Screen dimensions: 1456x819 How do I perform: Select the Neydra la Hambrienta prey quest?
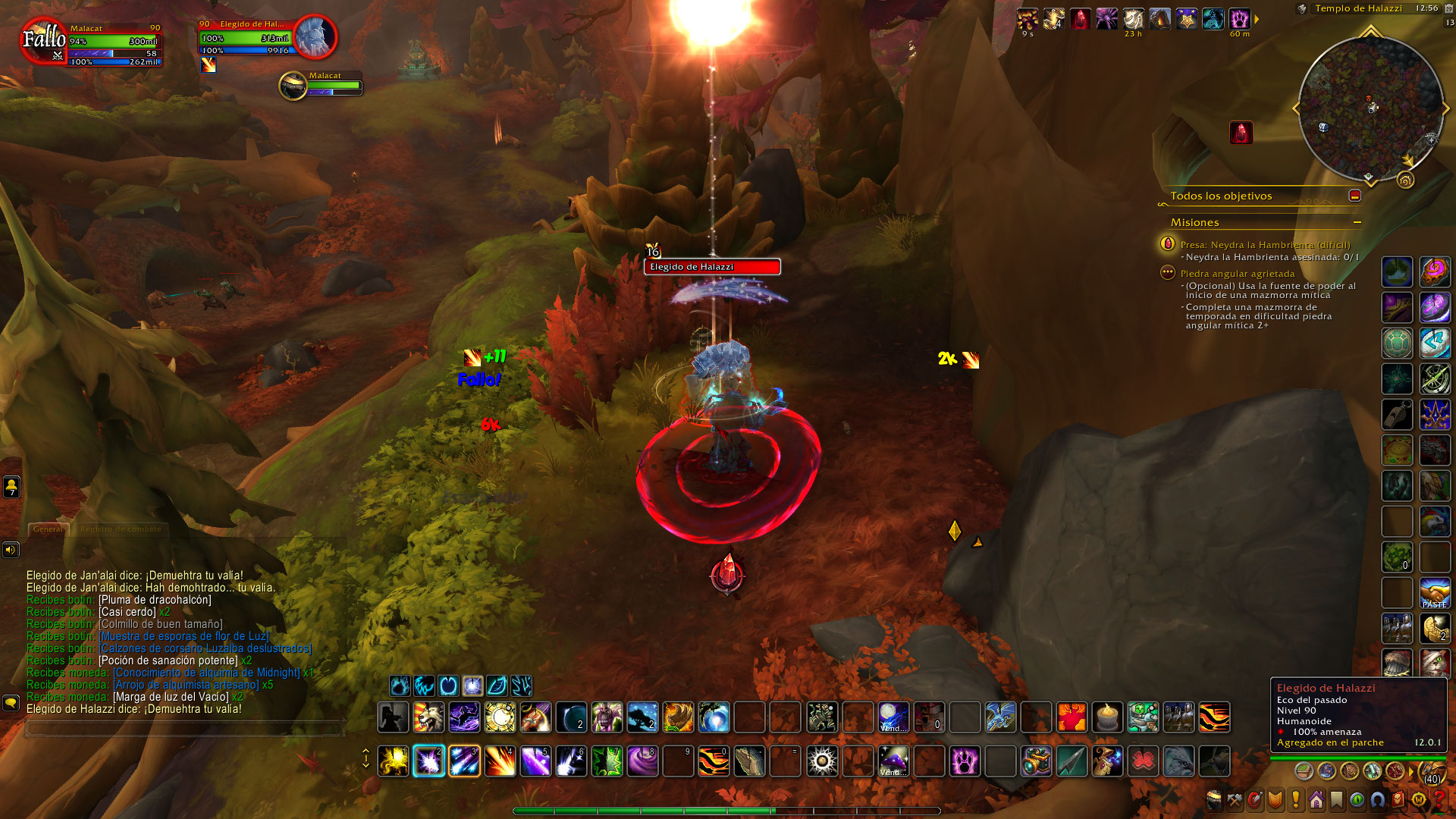pos(1264,245)
